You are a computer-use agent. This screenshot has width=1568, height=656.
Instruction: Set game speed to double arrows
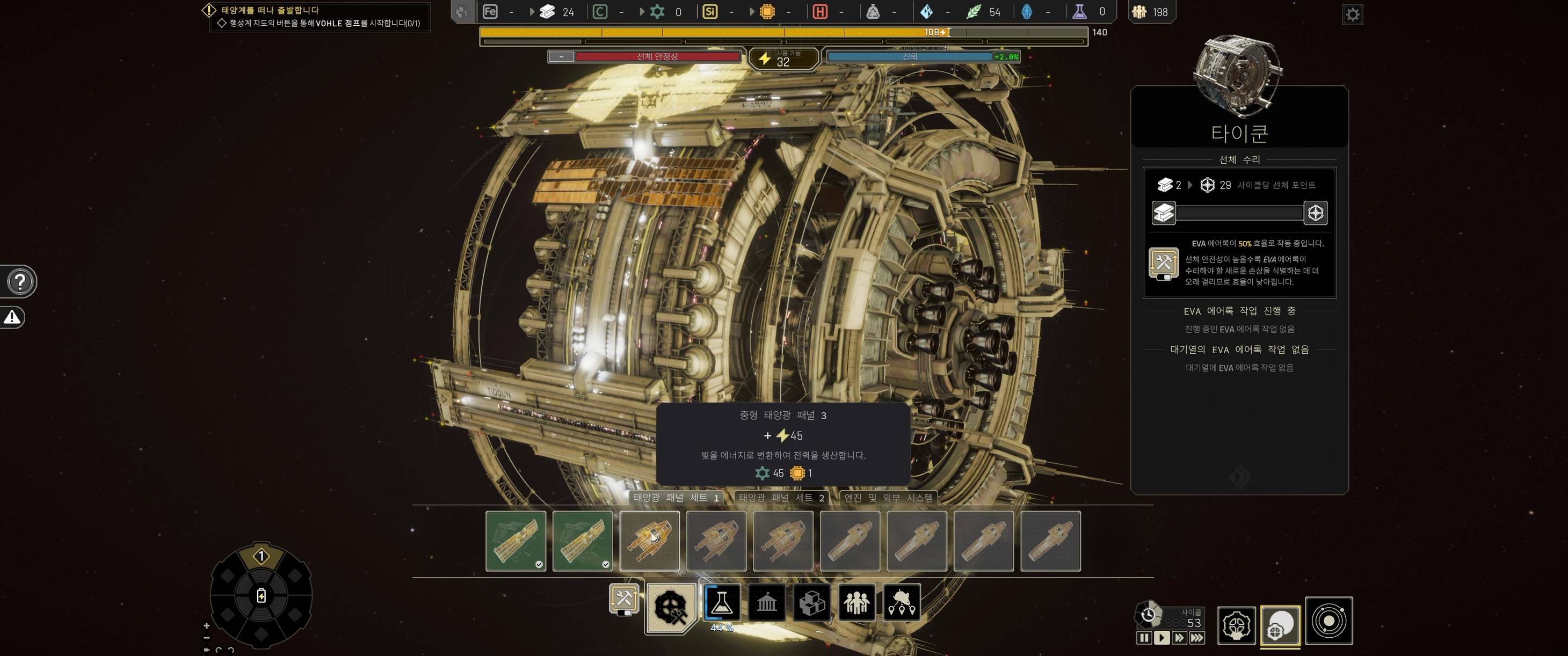[1179, 638]
